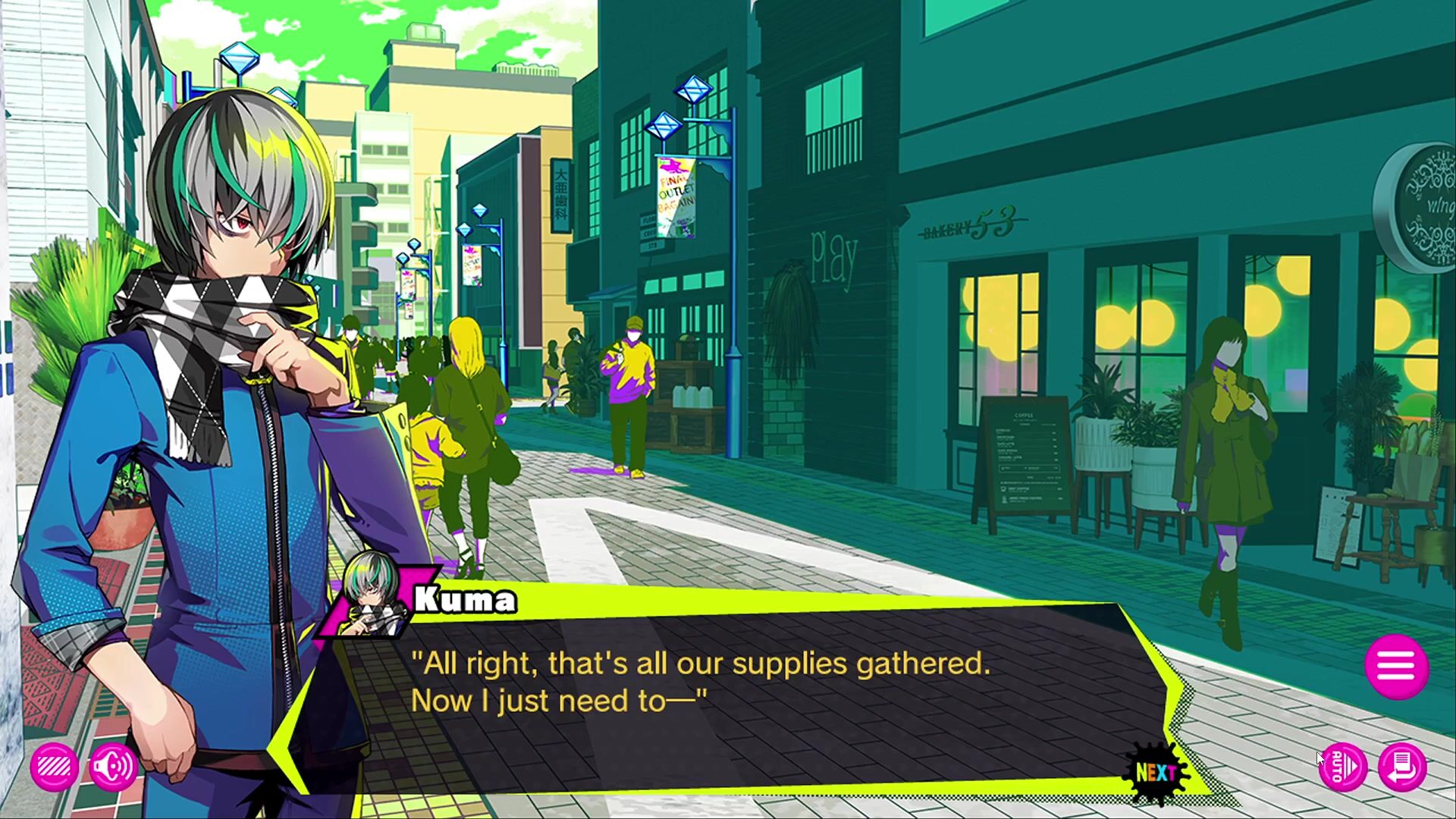Open the dialogue log history button
This screenshot has height=819, width=1456.
[x=1402, y=767]
